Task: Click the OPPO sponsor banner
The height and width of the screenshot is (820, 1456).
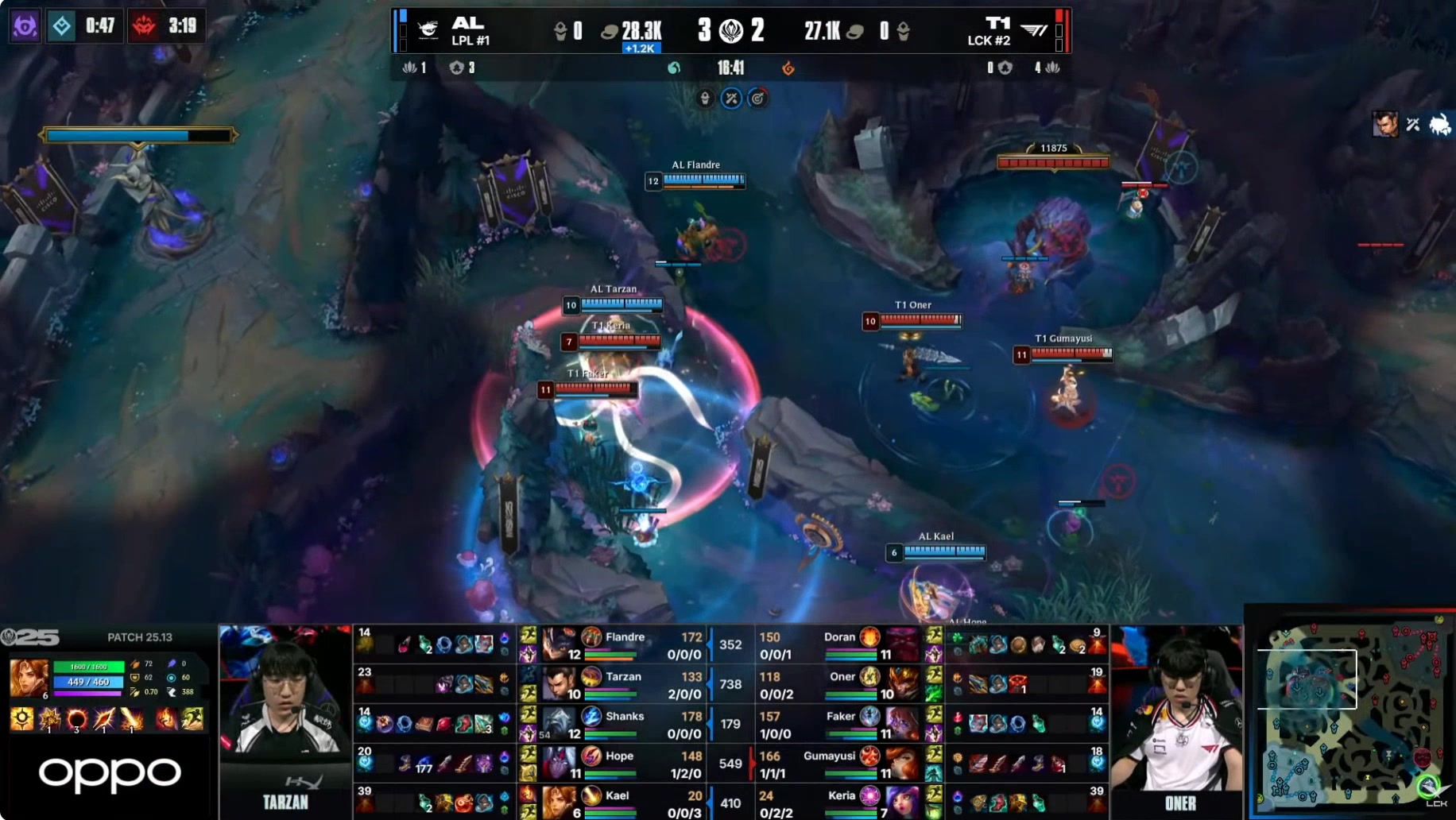Action: click(110, 774)
